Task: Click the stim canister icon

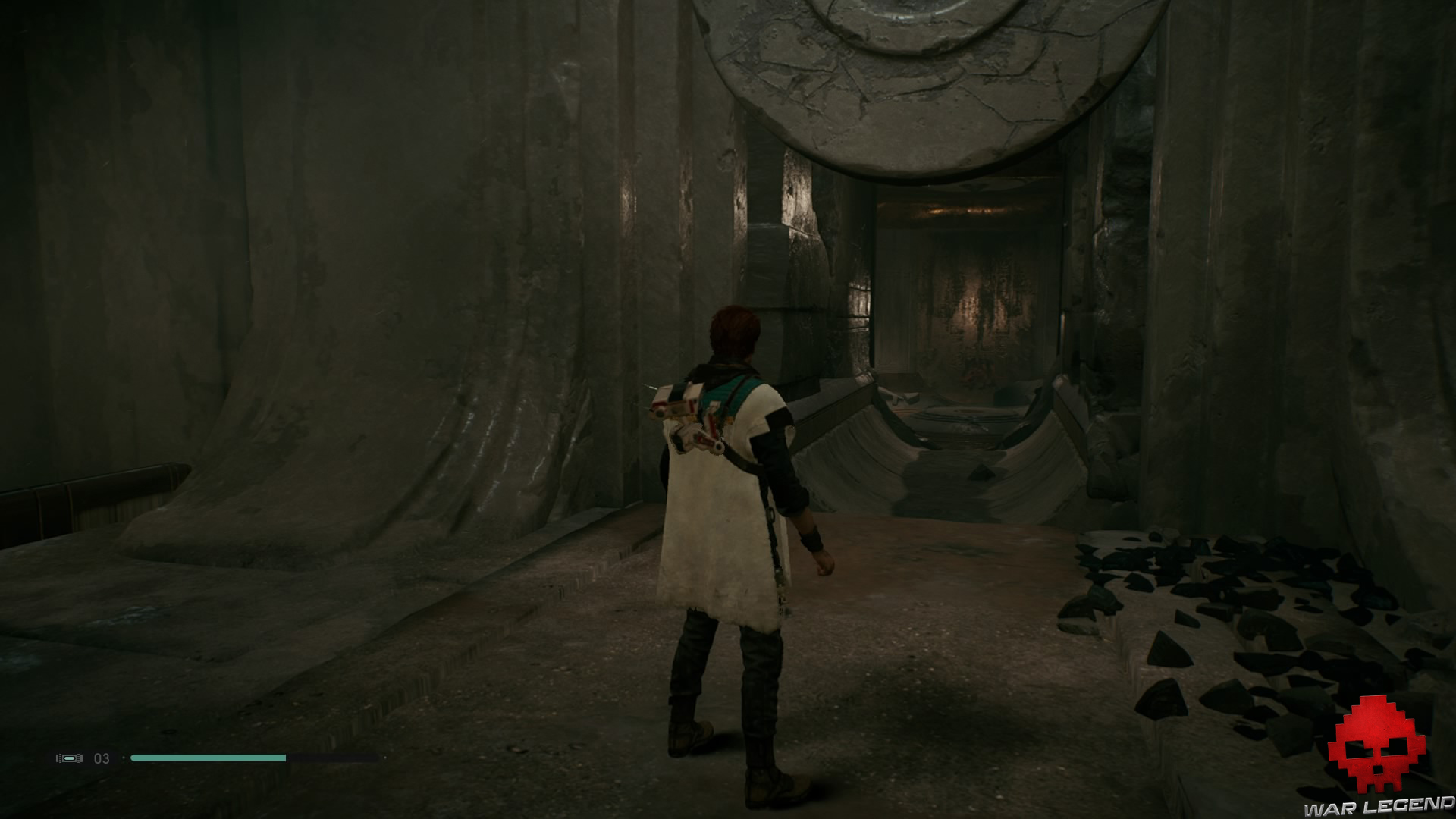Action: pyautogui.click(x=69, y=758)
